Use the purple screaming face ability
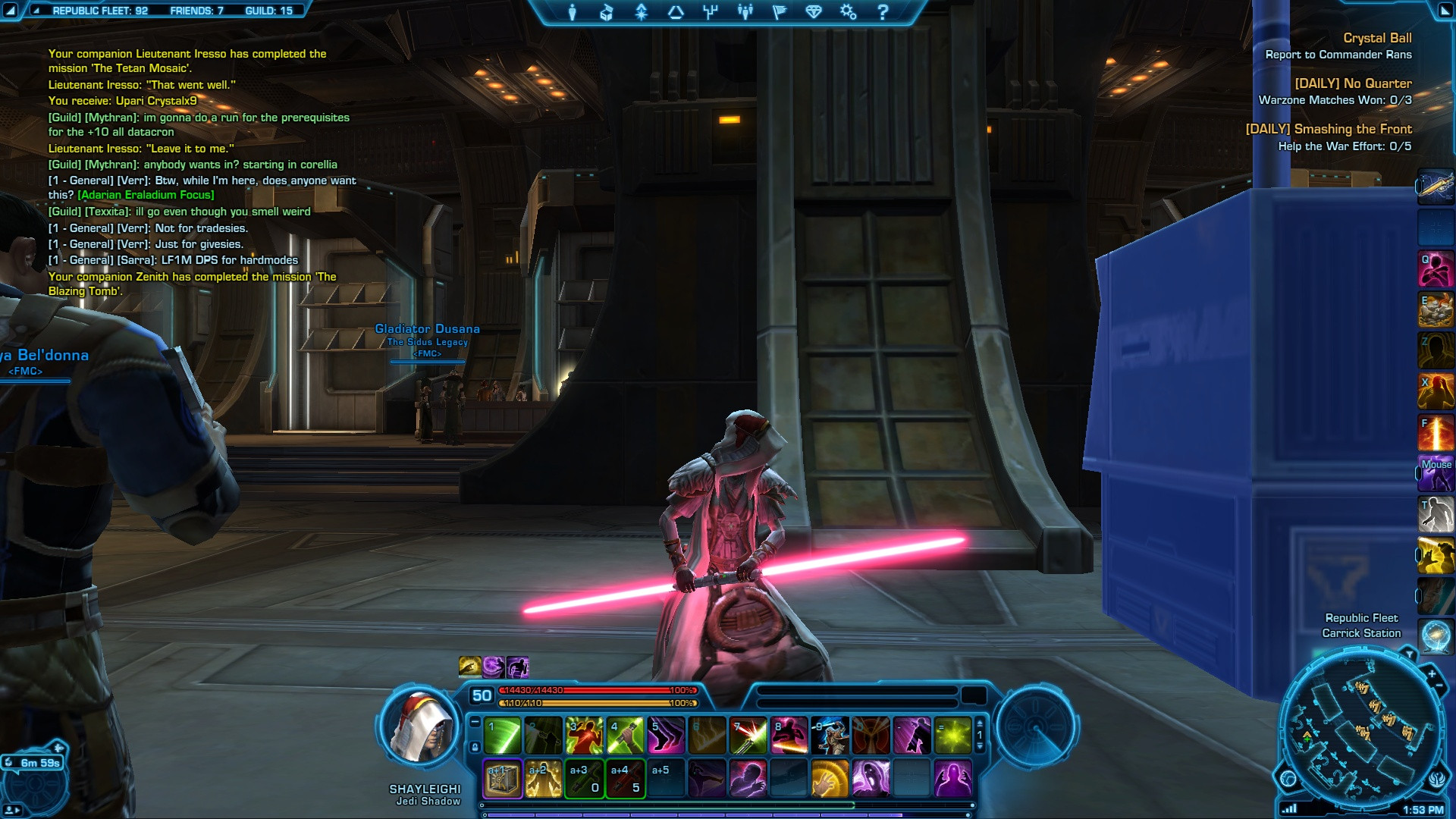This screenshot has height=819, width=1456. (871, 779)
